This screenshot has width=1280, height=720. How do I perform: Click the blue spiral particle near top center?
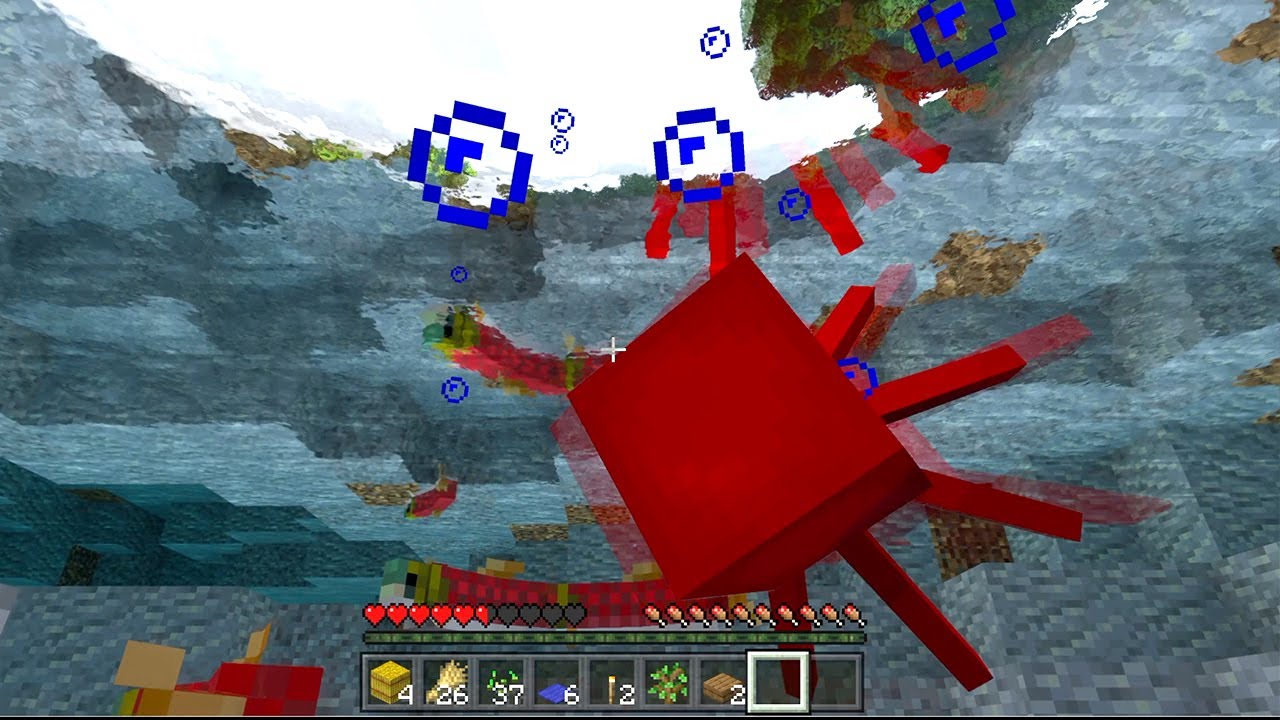click(700, 155)
